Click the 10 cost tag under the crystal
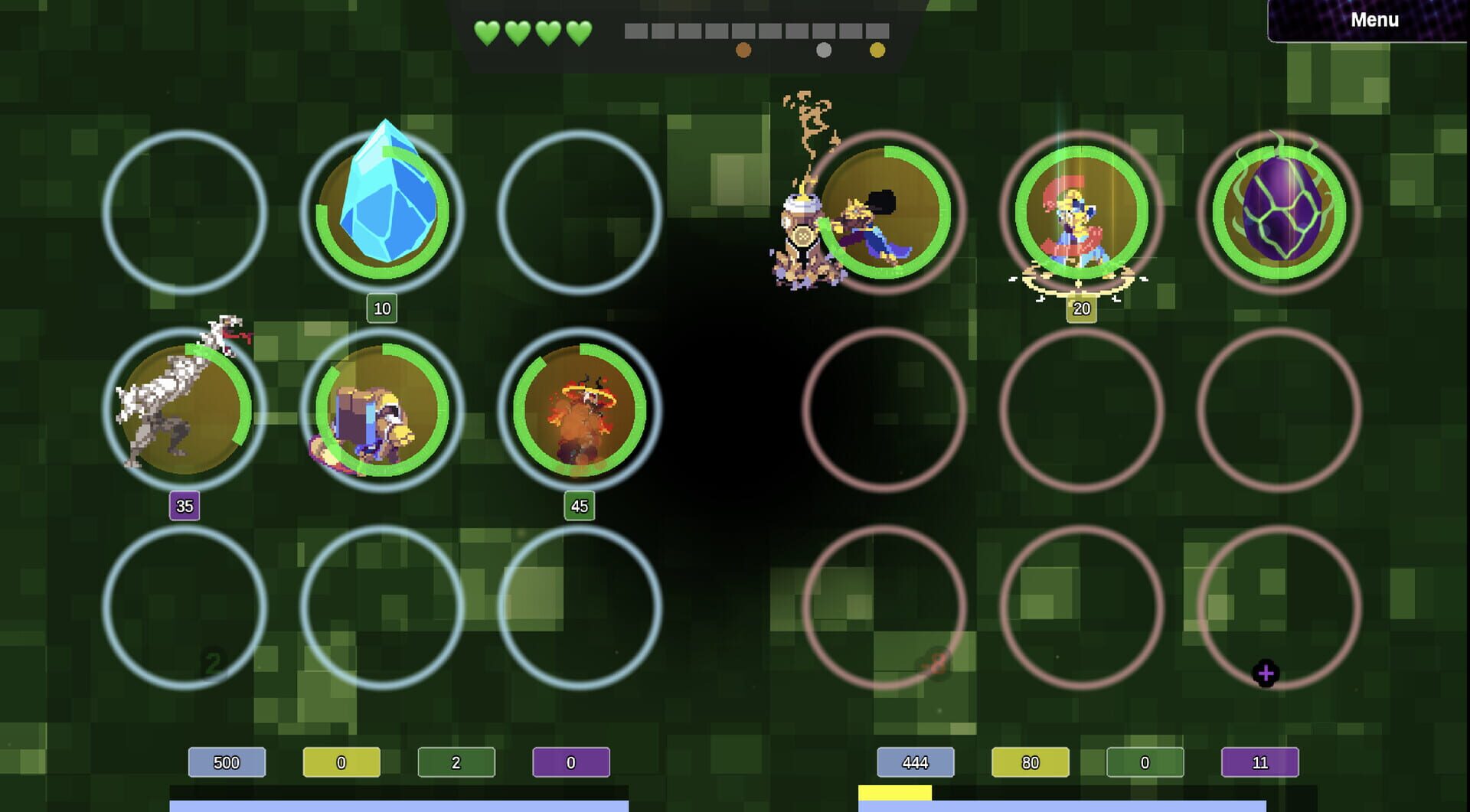Image resolution: width=1470 pixels, height=812 pixels. pyautogui.click(x=381, y=308)
